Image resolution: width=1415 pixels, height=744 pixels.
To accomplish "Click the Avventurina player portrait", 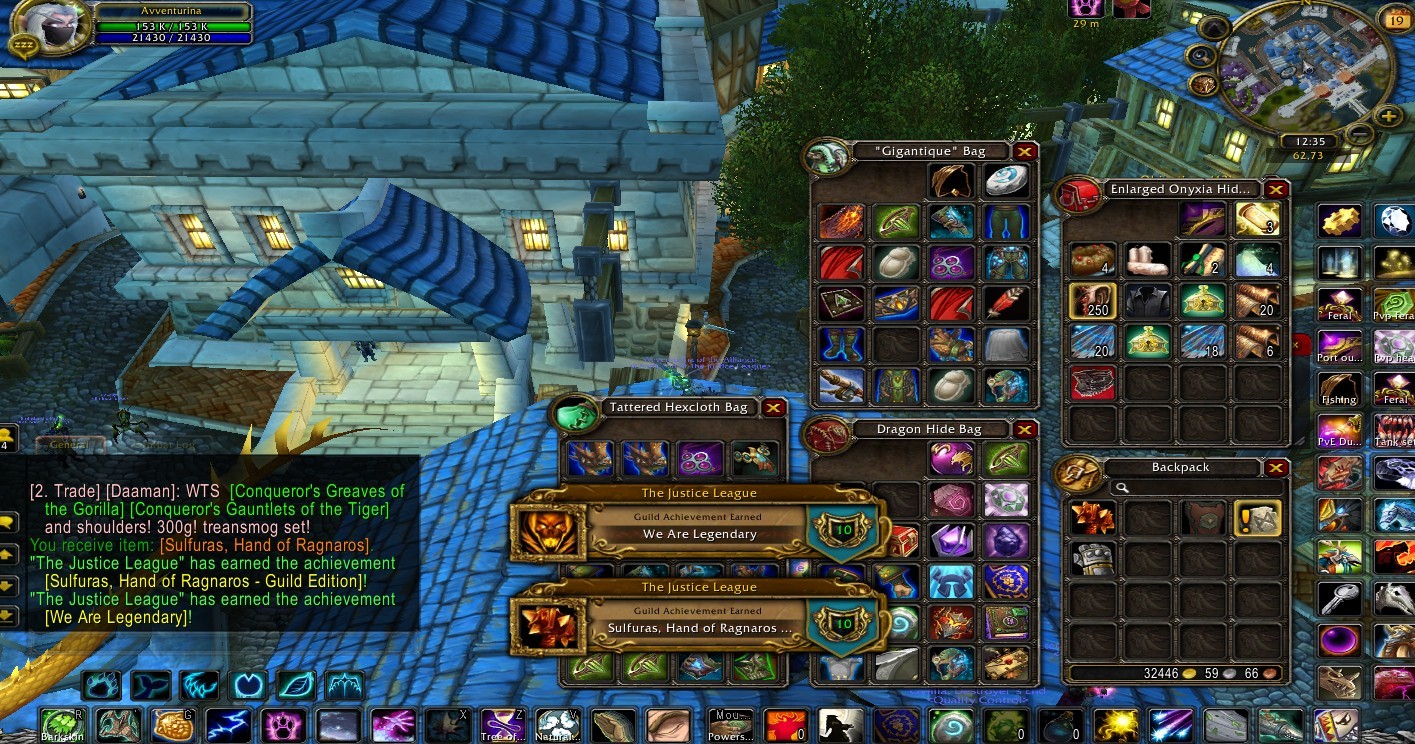I will tap(42, 24).
